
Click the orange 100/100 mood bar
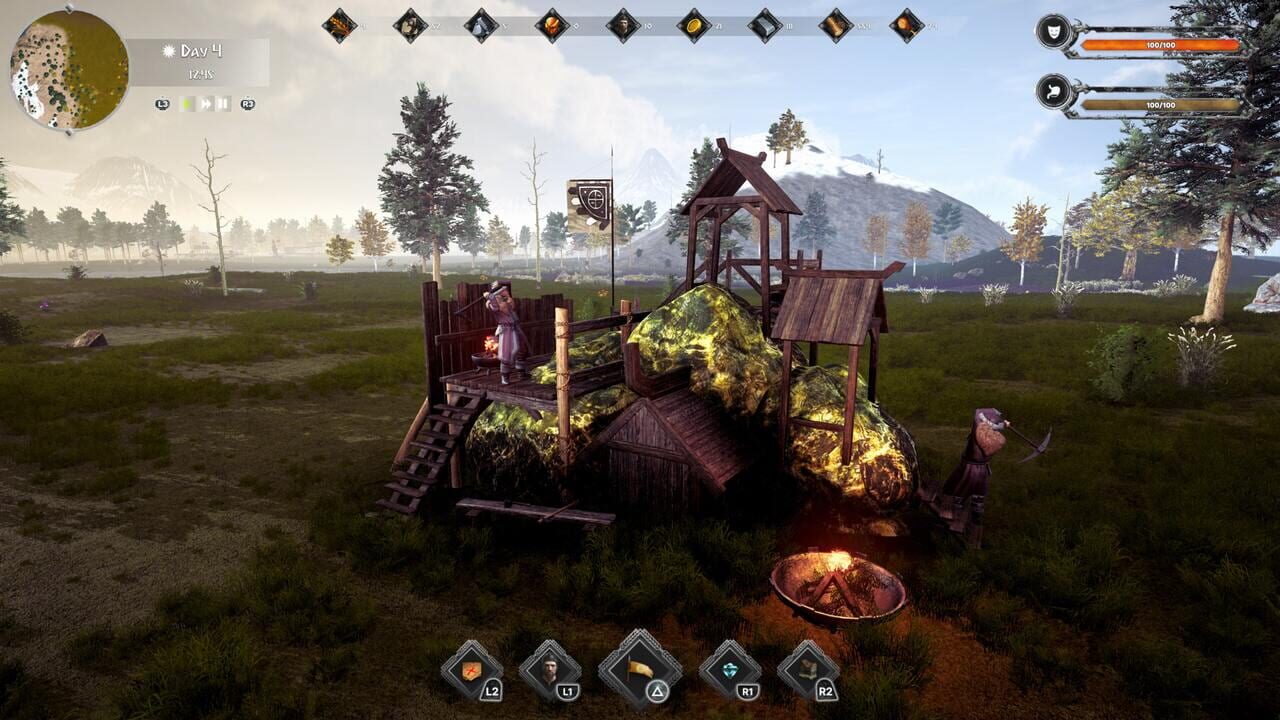click(1160, 44)
